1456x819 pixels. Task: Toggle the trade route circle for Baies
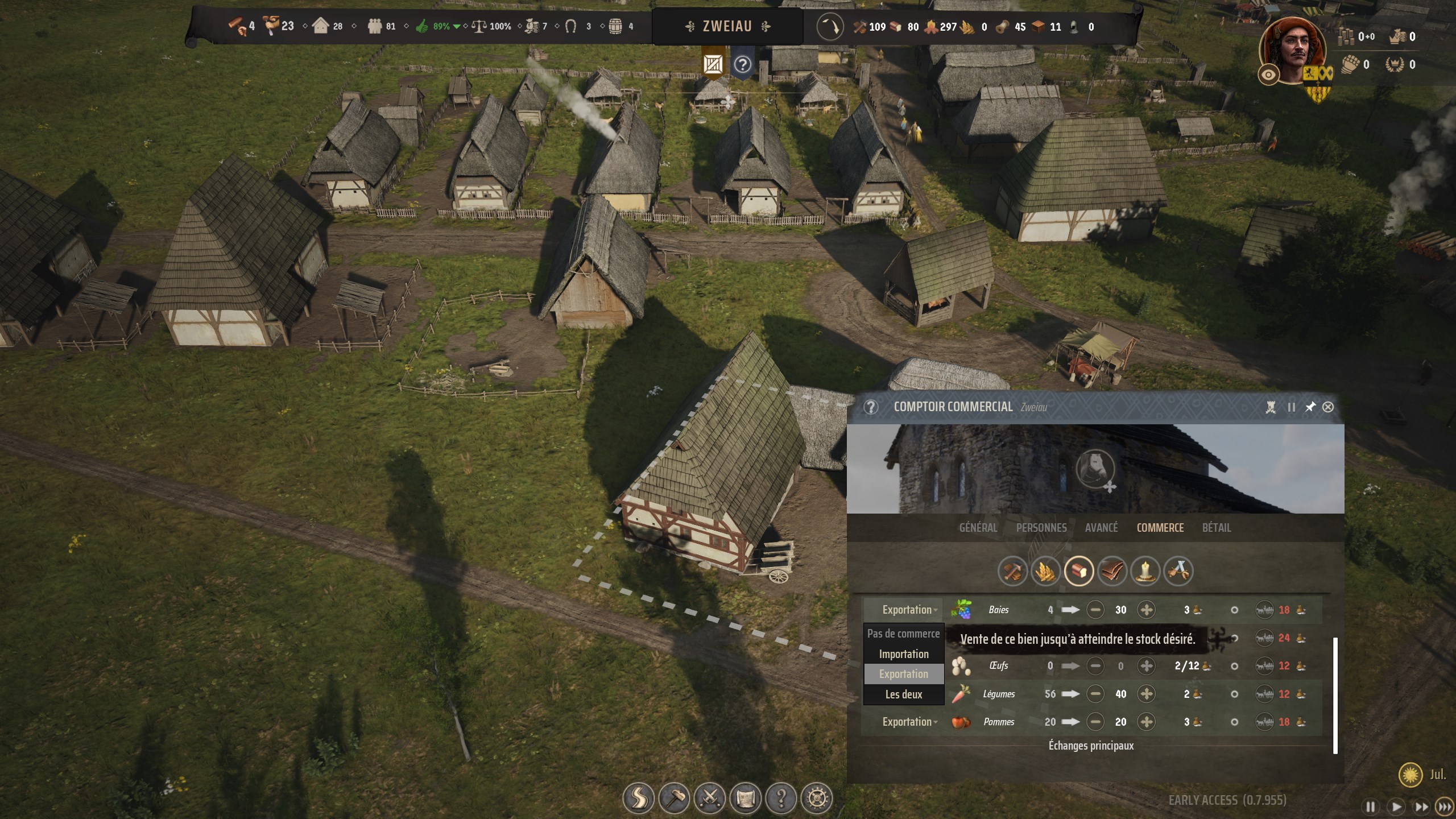[1233, 610]
